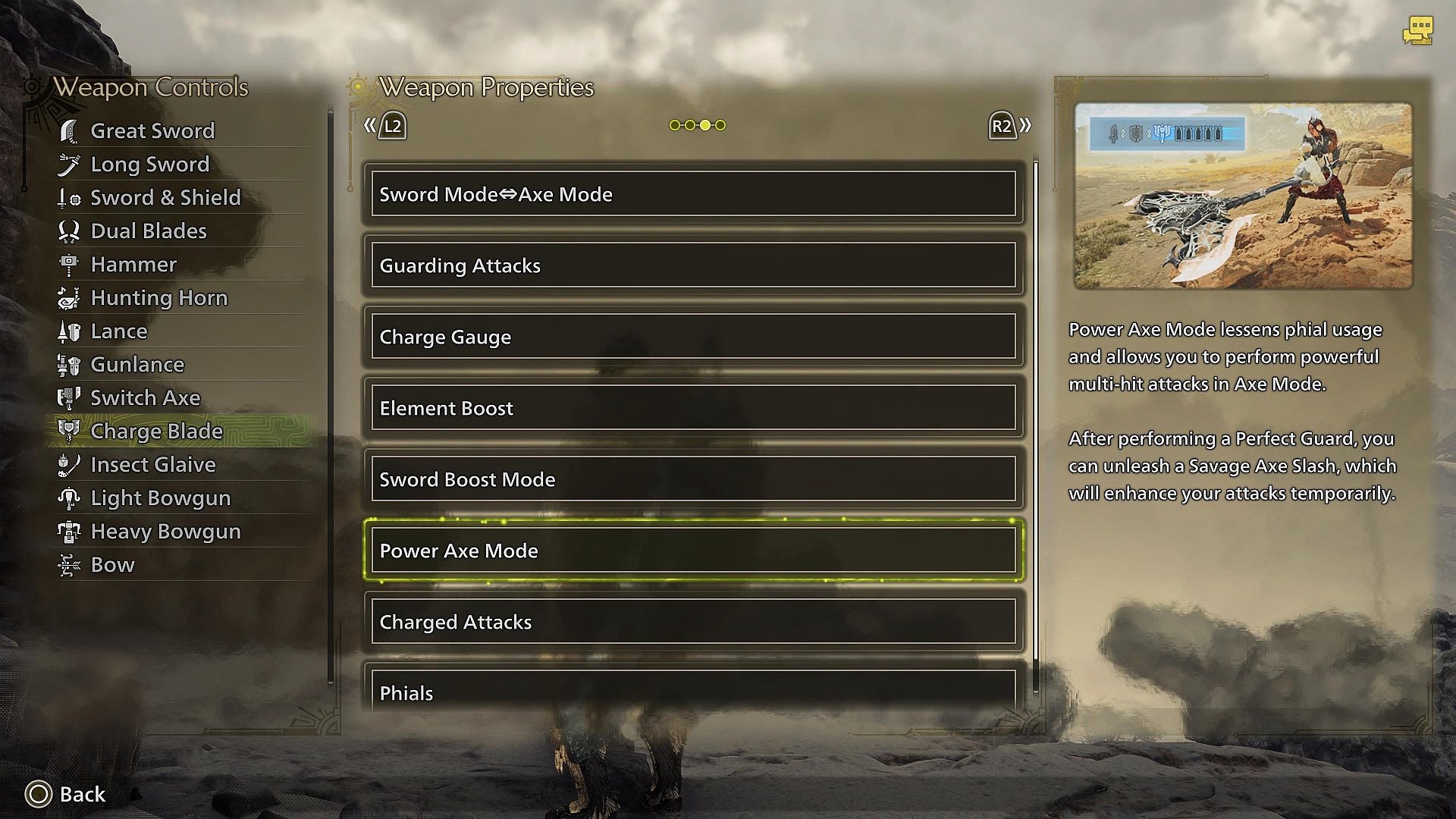Click the Sword & Shield icon

pos(71,197)
